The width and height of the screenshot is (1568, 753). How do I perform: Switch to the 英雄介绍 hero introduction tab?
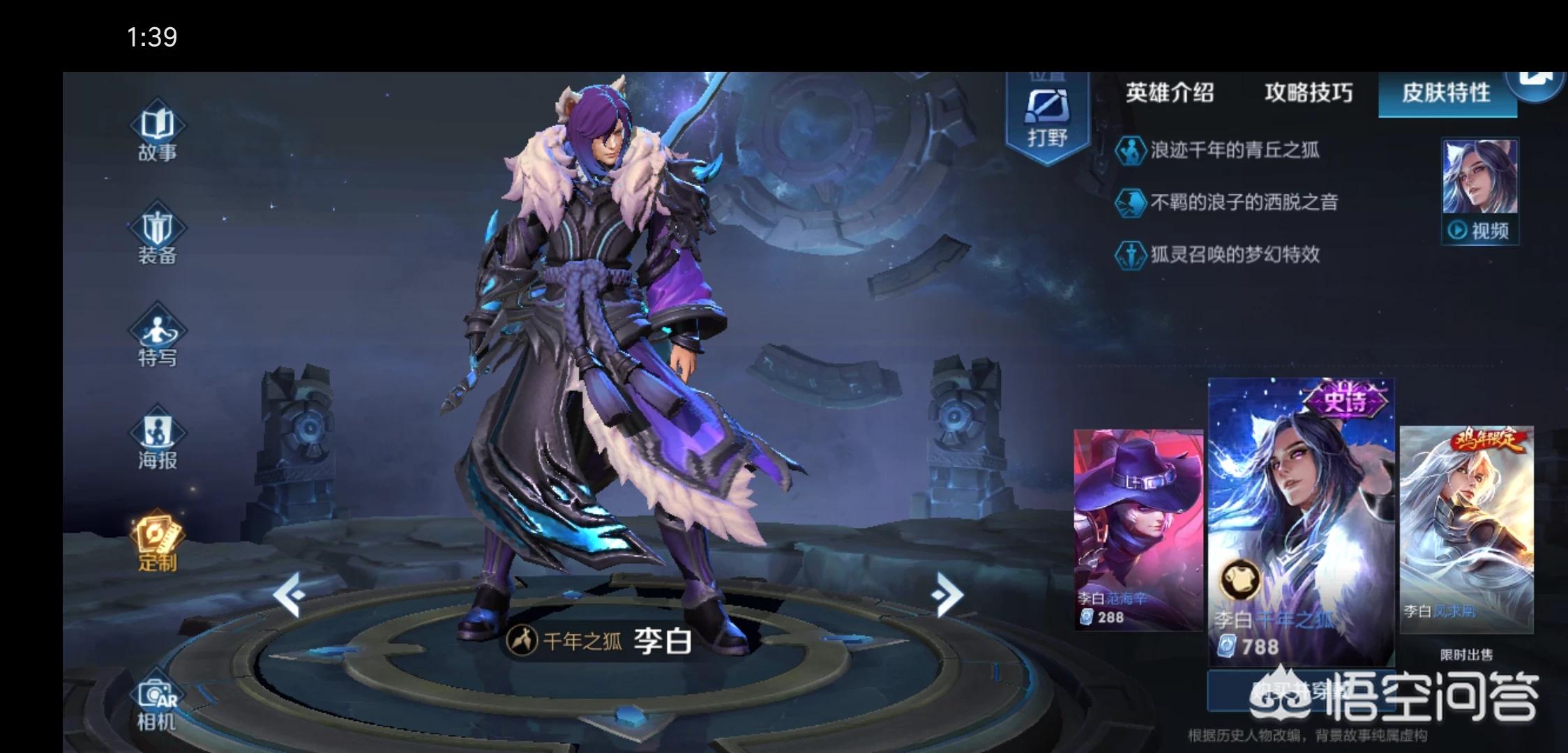click(1170, 93)
